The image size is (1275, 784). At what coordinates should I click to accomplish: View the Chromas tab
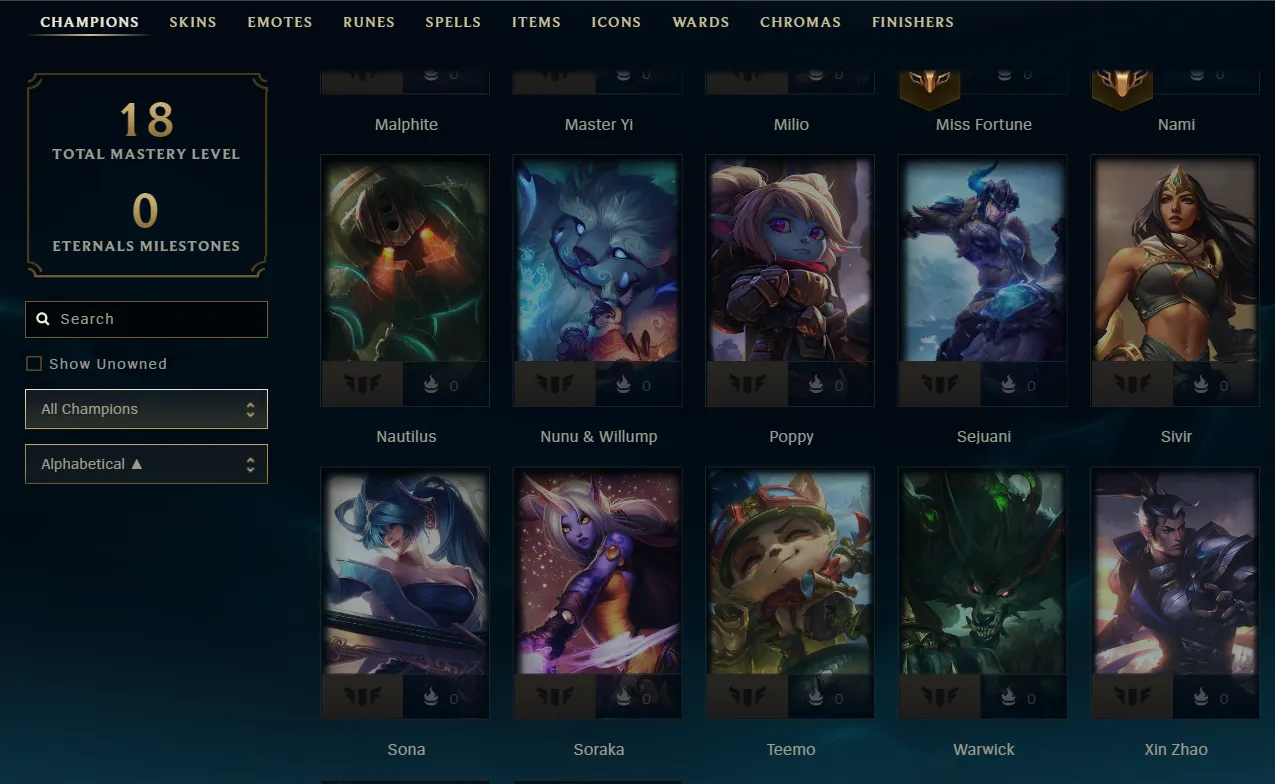pos(800,22)
